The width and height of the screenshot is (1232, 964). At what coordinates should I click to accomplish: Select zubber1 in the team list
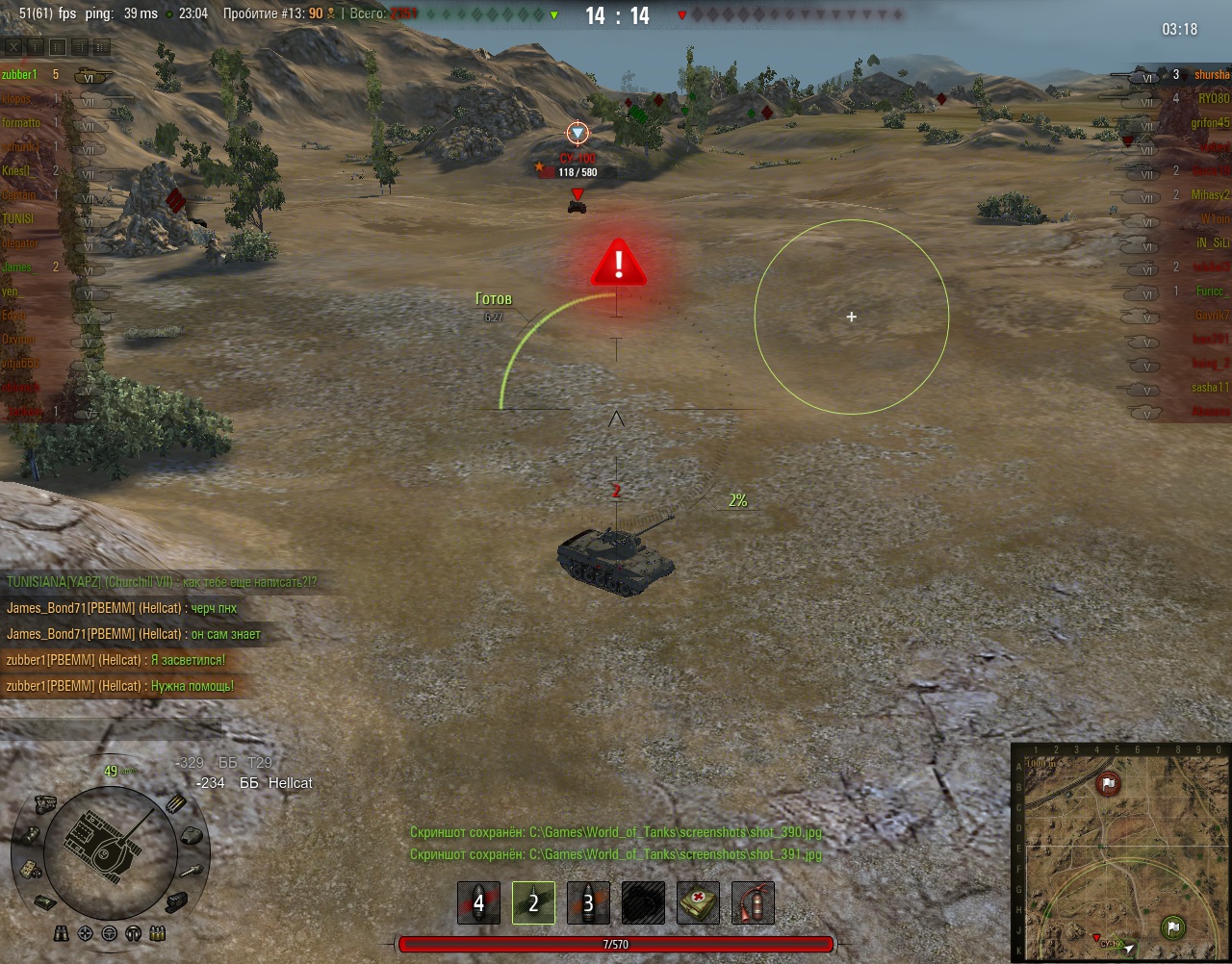click(x=20, y=74)
